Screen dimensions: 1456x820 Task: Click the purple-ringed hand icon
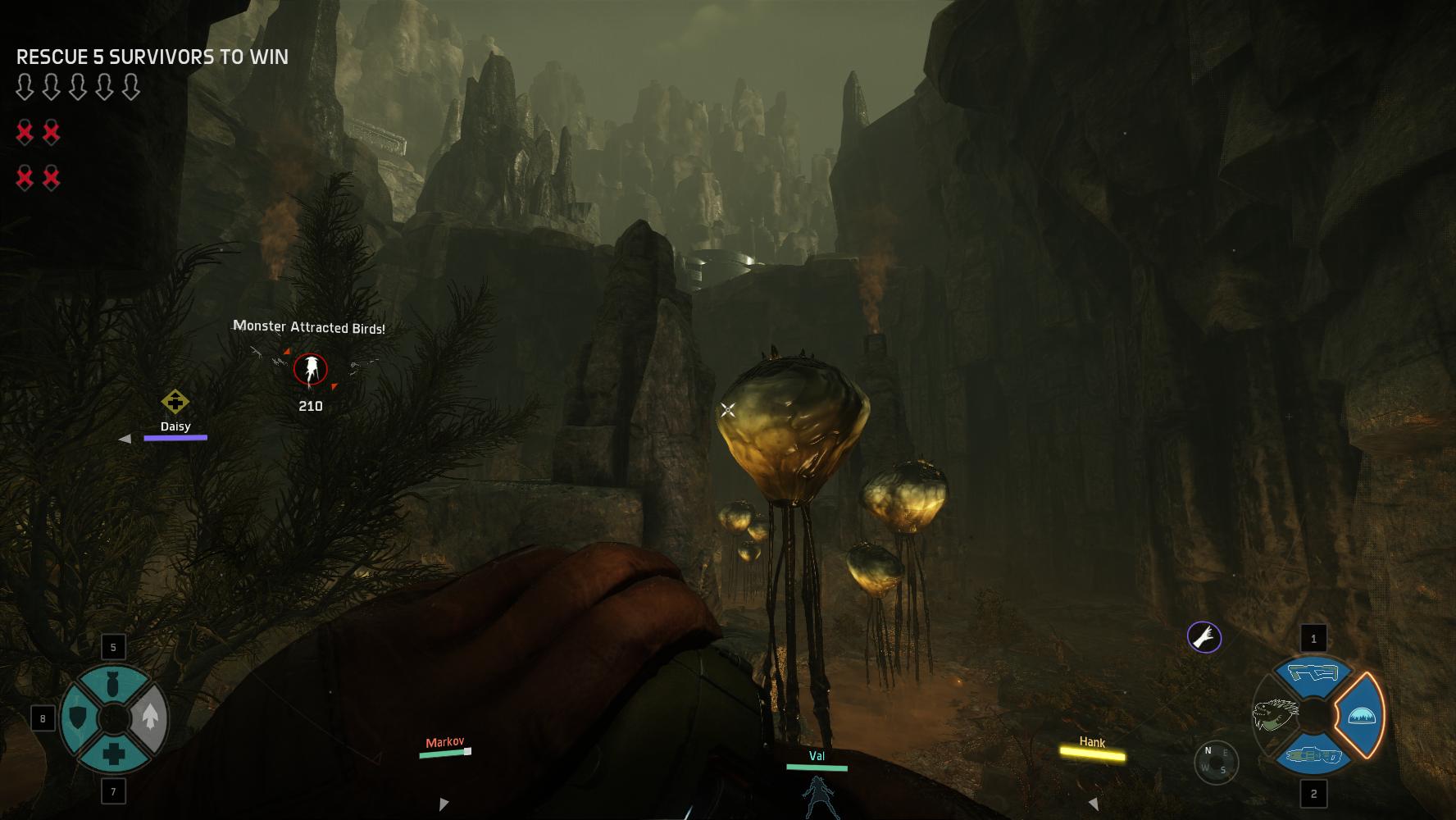click(x=1204, y=637)
